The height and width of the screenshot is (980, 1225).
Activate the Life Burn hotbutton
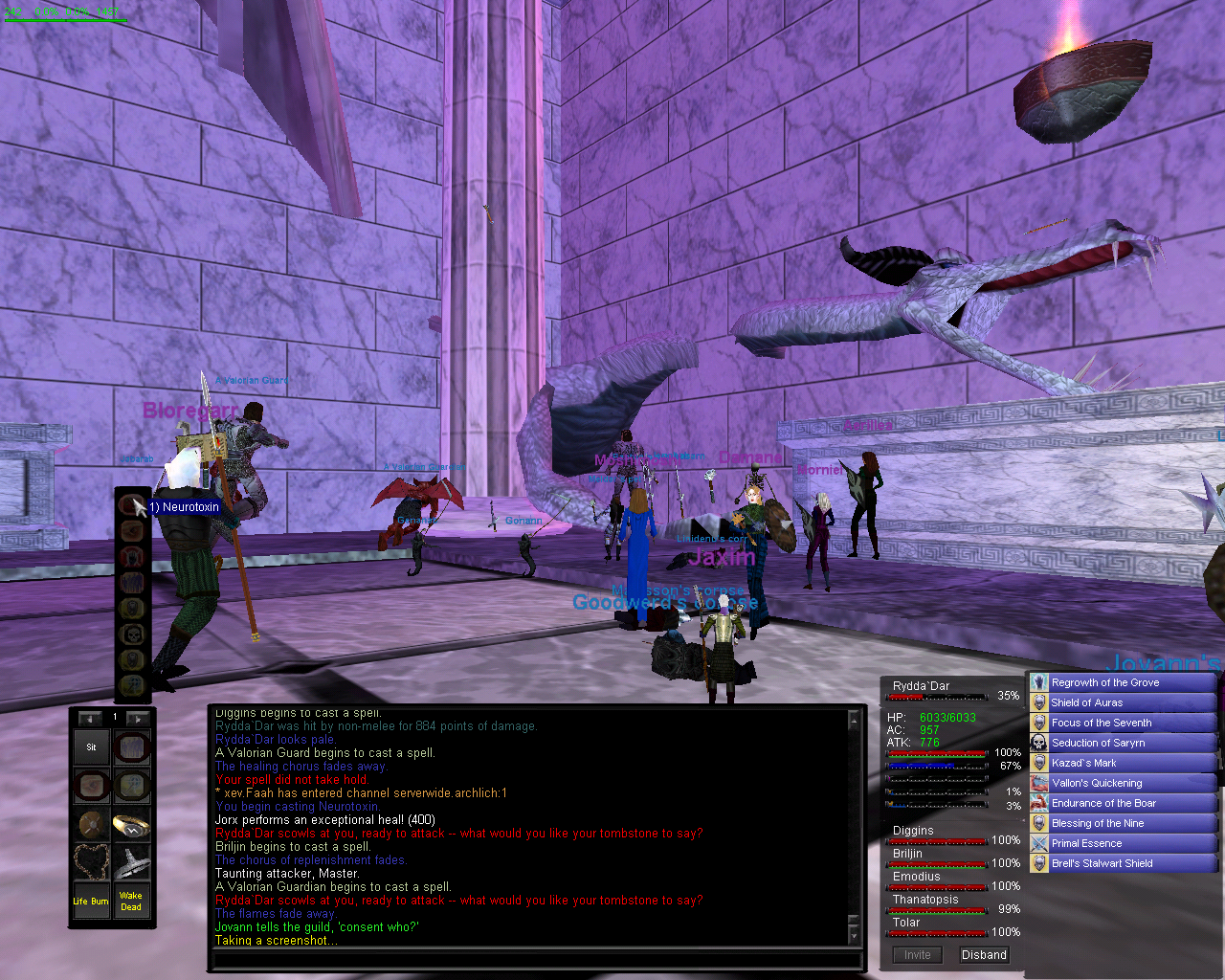pos(92,901)
